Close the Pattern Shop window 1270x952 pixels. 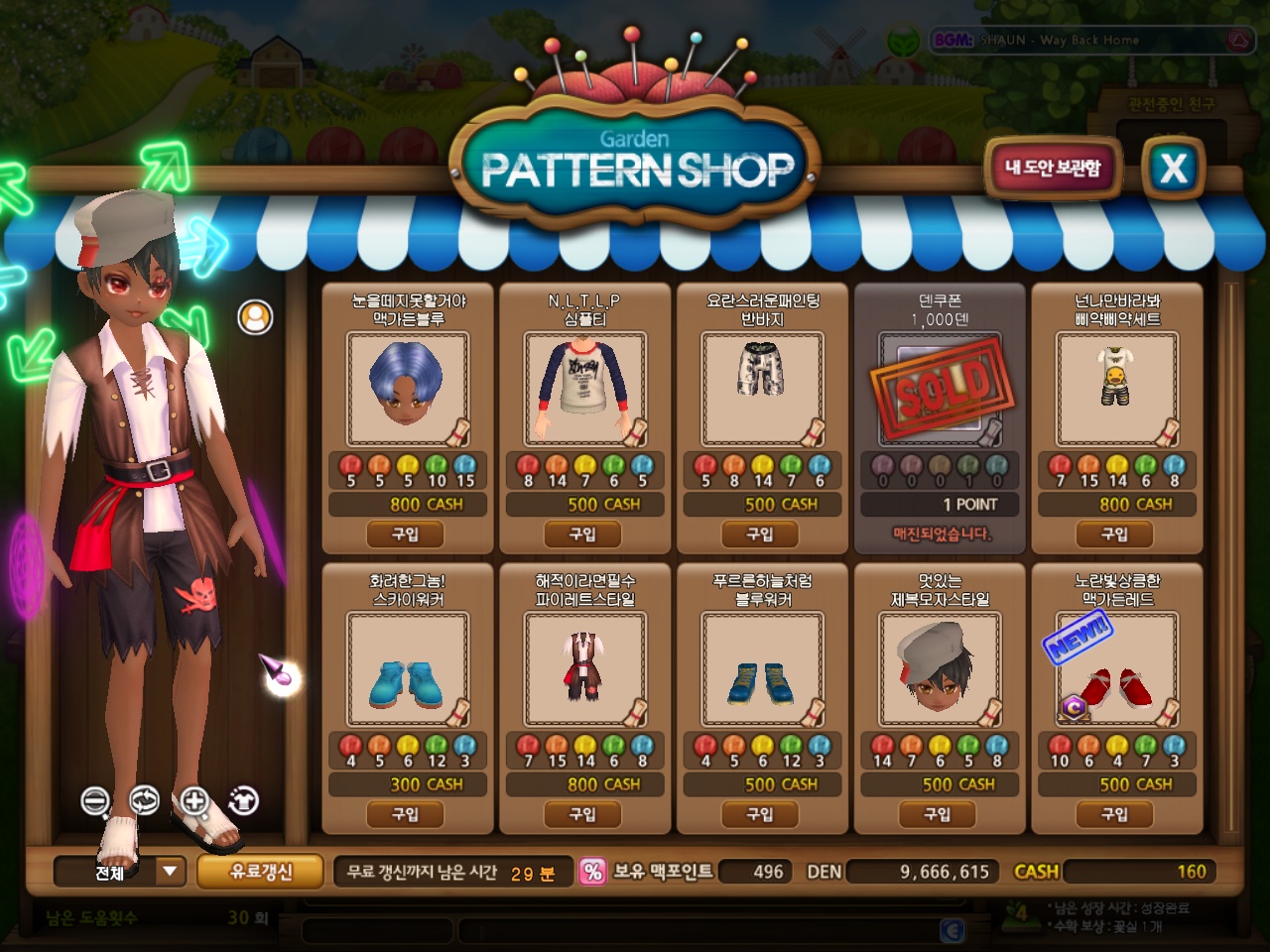1173,168
